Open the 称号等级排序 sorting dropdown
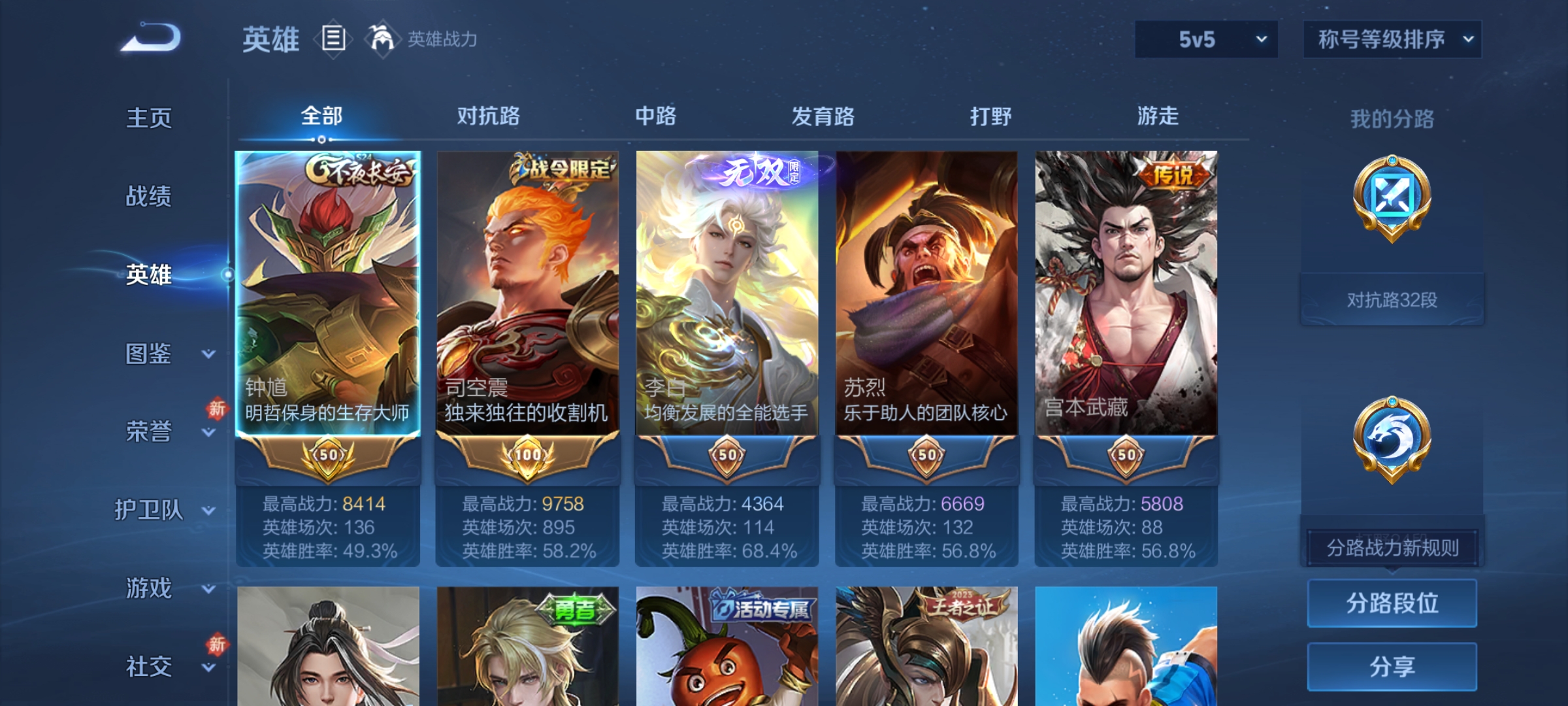This screenshot has height=706, width=1568. [x=1392, y=39]
